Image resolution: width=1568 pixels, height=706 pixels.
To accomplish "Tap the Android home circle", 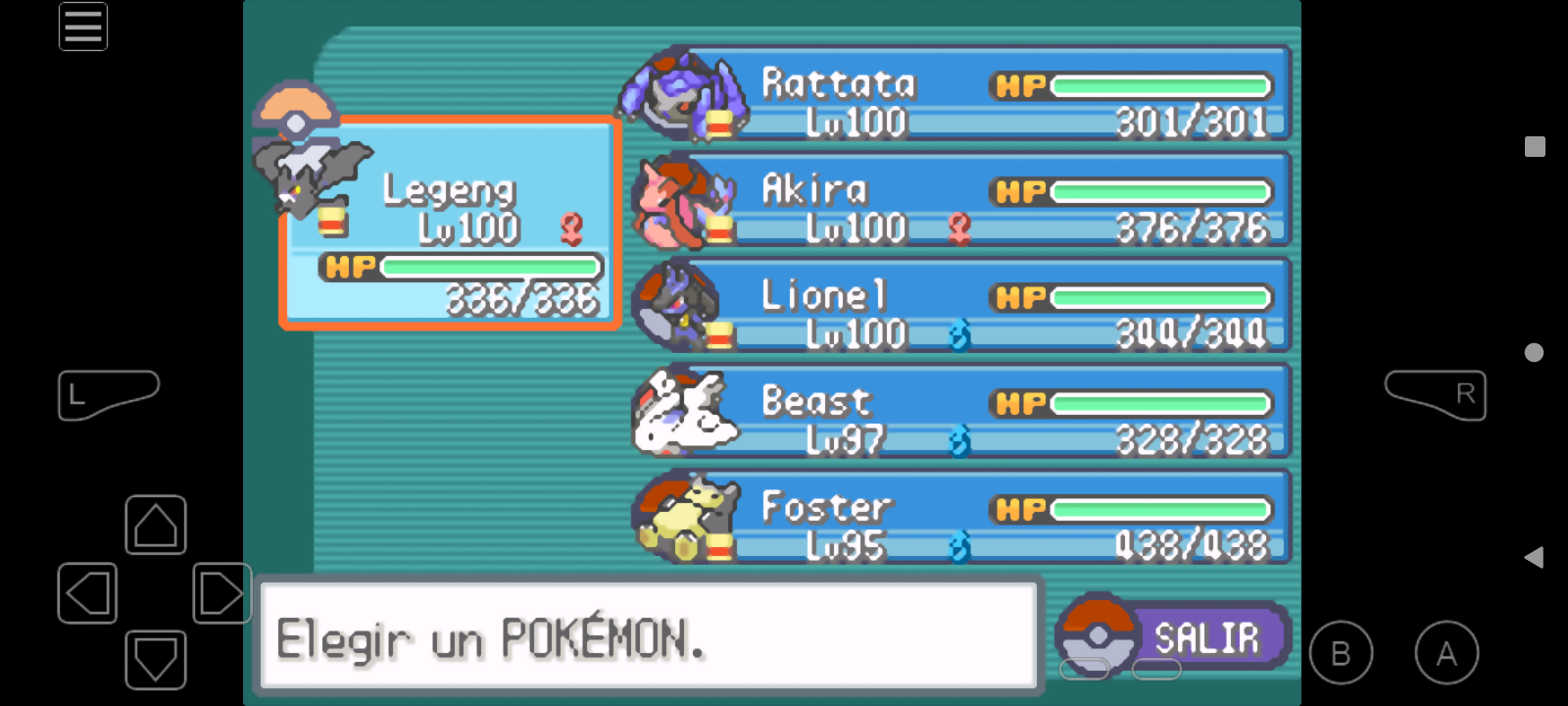I will click(1535, 352).
